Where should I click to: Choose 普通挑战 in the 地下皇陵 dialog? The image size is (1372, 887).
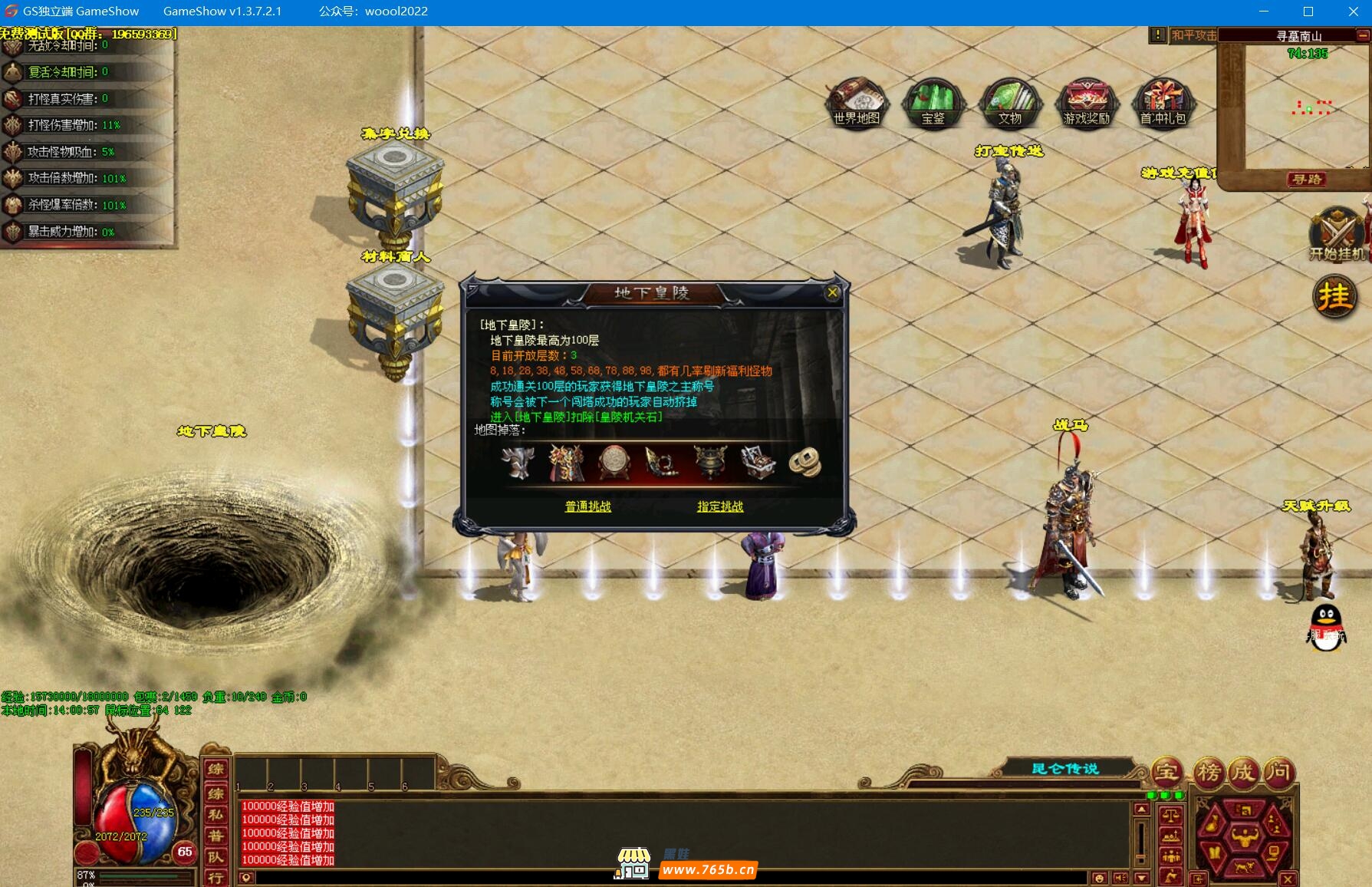point(587,506)
